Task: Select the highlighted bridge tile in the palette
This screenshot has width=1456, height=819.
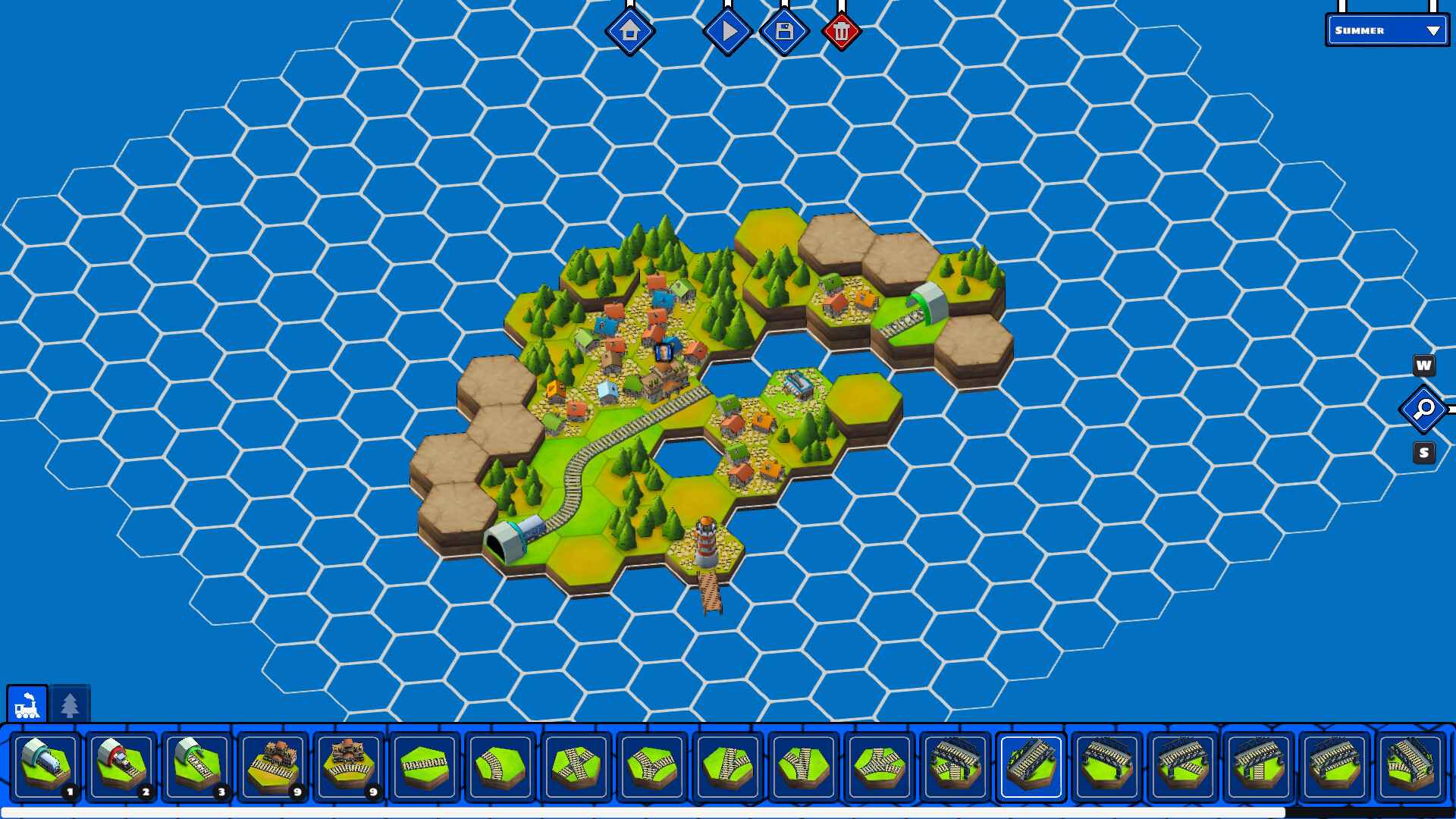Action: 1032,766
